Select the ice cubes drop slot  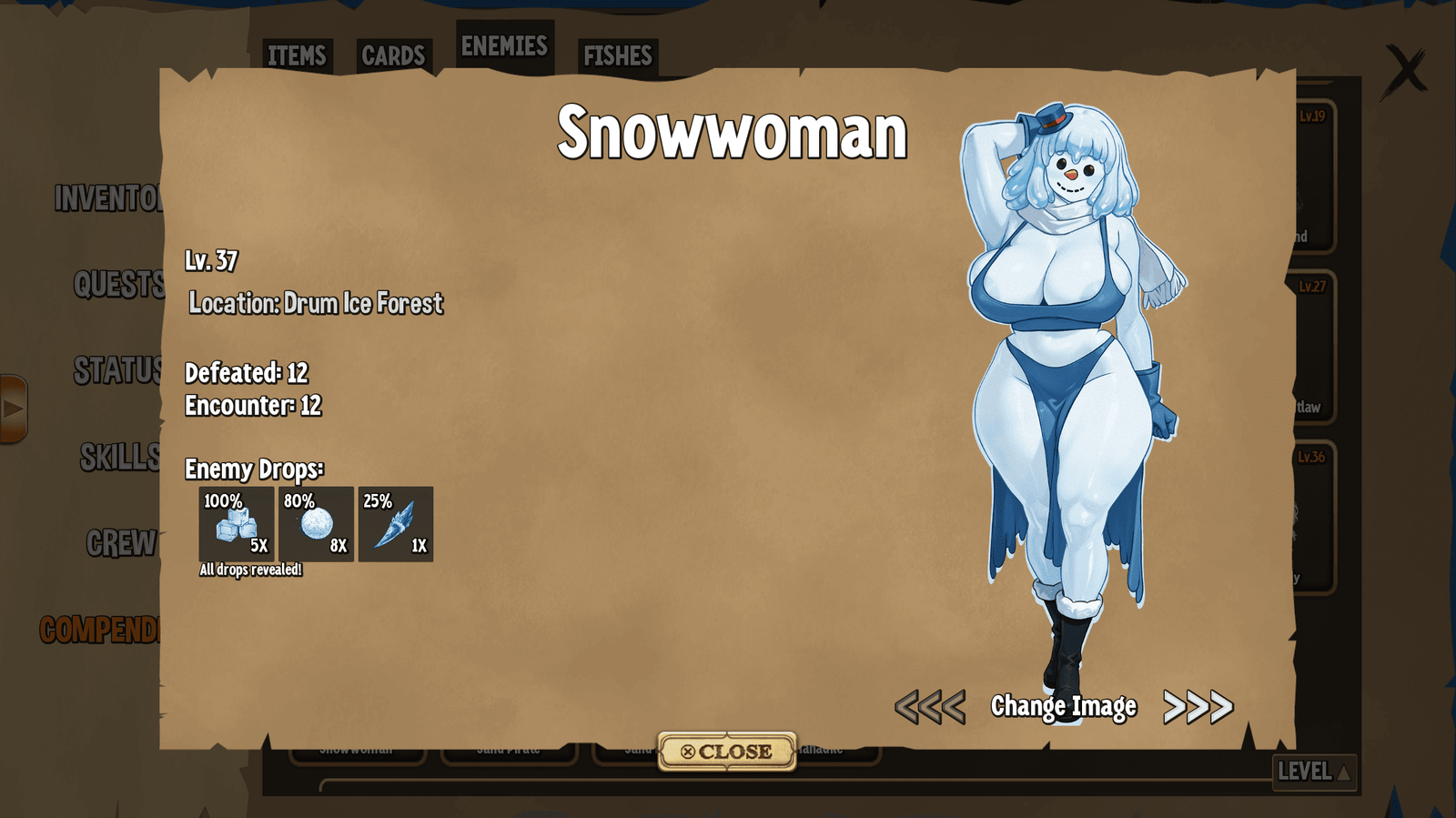[x=237, y=524]
